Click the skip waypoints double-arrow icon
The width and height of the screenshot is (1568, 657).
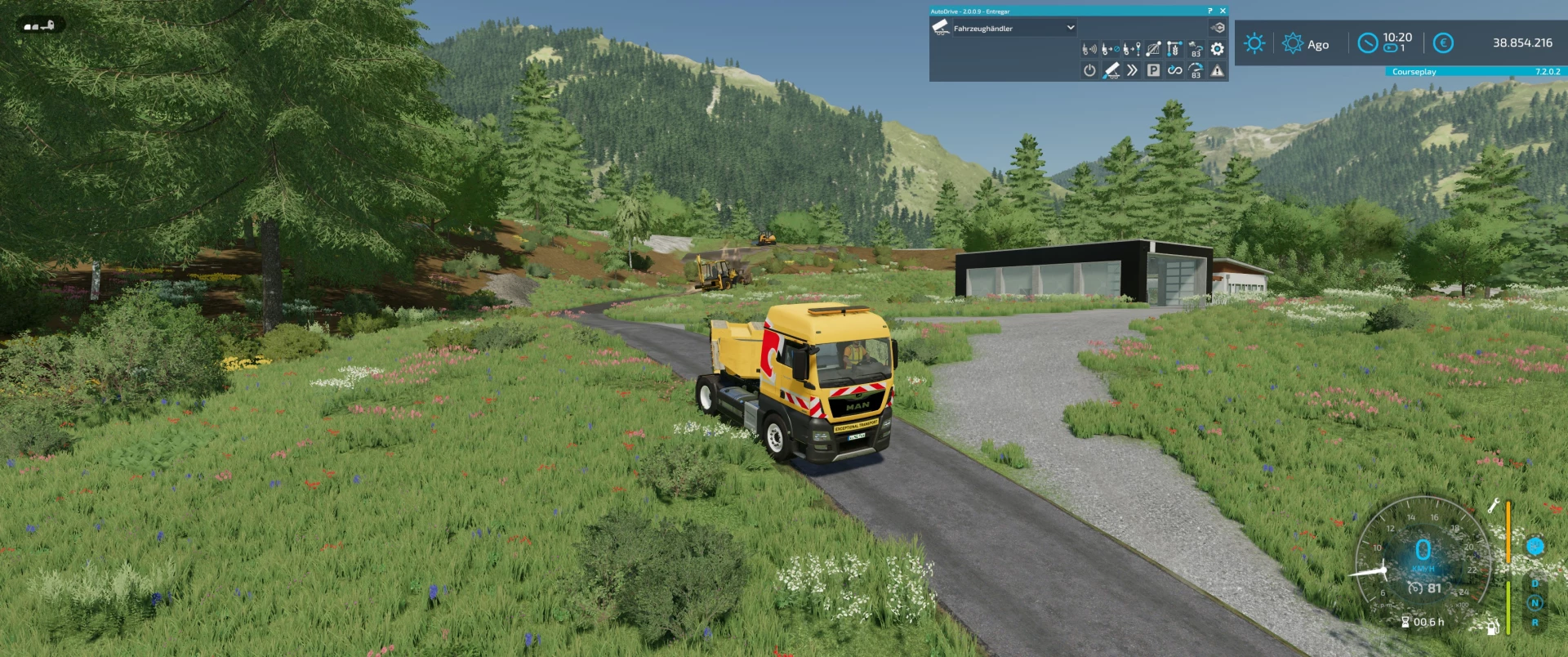[x=1131, y=71]
